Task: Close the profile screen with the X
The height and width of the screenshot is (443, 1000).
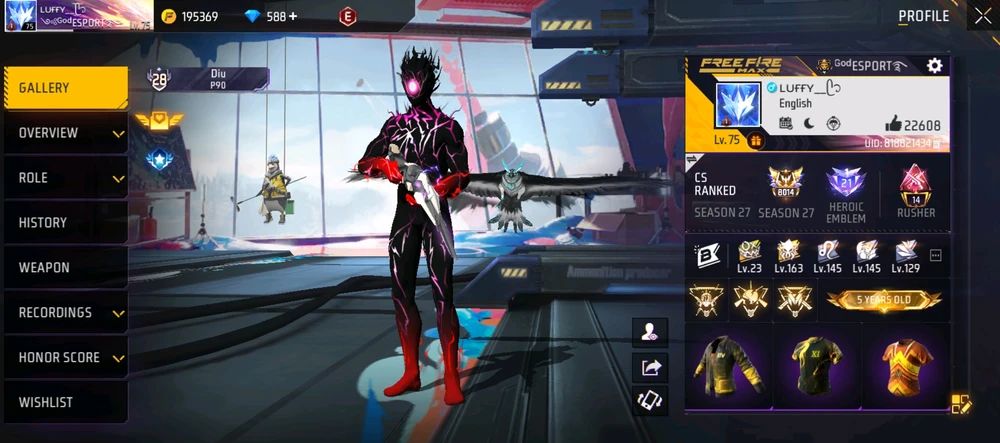Action: coord(981,16)
